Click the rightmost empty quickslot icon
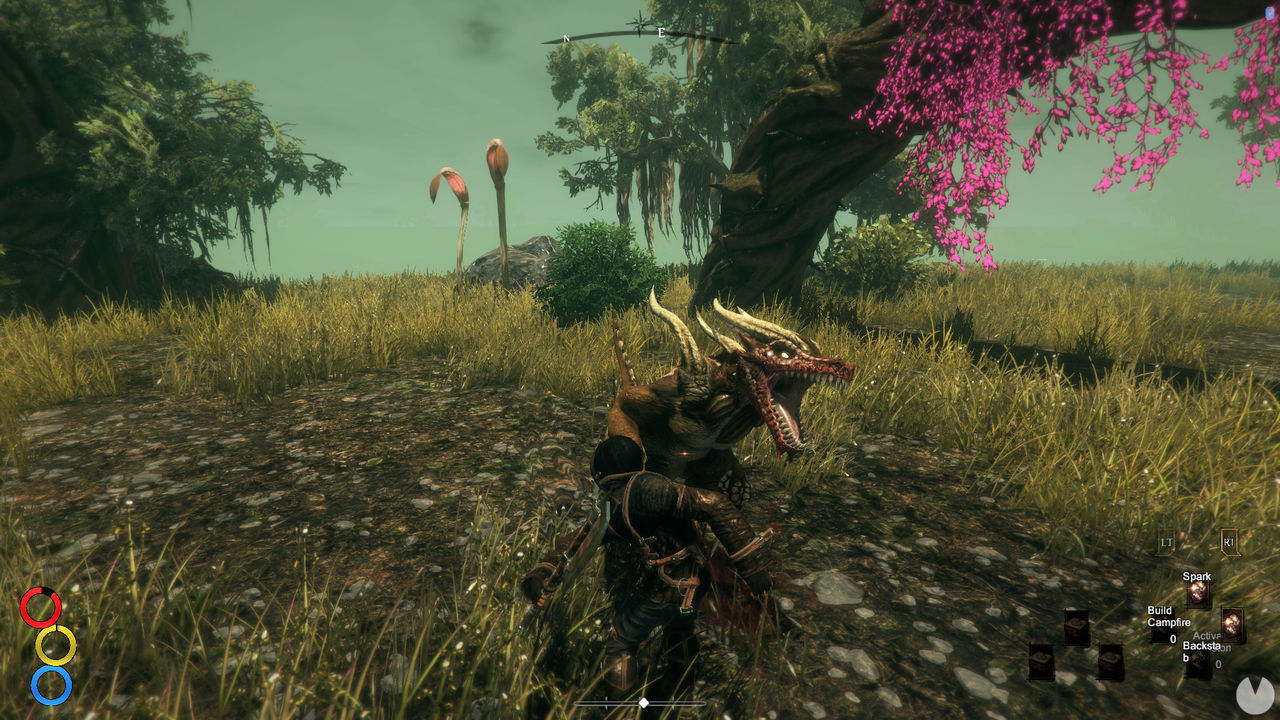Screen dimensions: 1280x720 1110,662
